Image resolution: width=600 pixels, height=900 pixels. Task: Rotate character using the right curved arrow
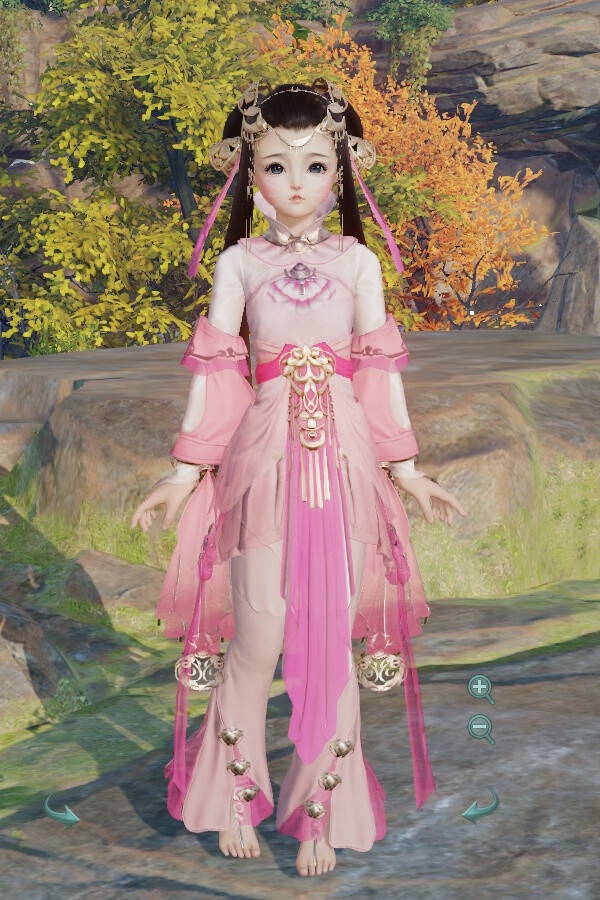coord(481,805)
